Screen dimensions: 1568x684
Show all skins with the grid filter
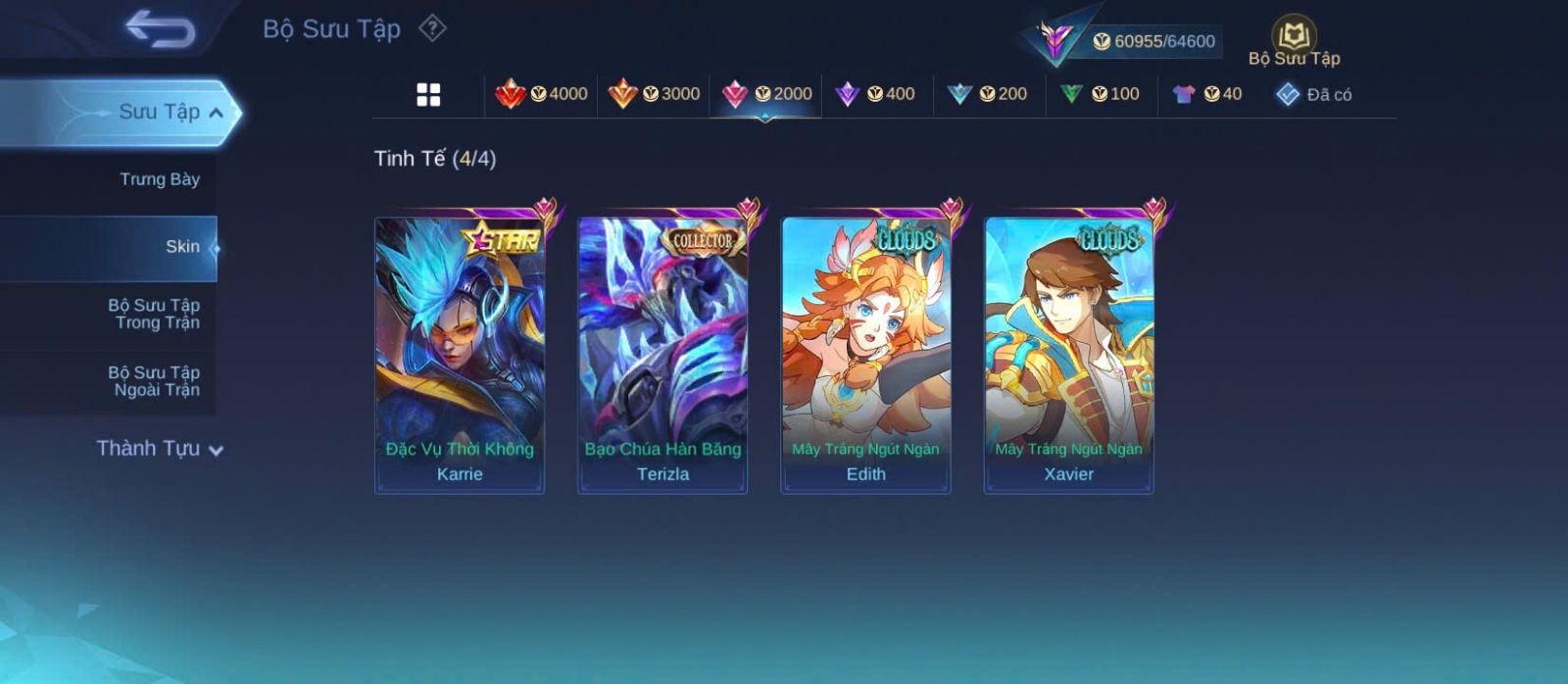[428, 95]
